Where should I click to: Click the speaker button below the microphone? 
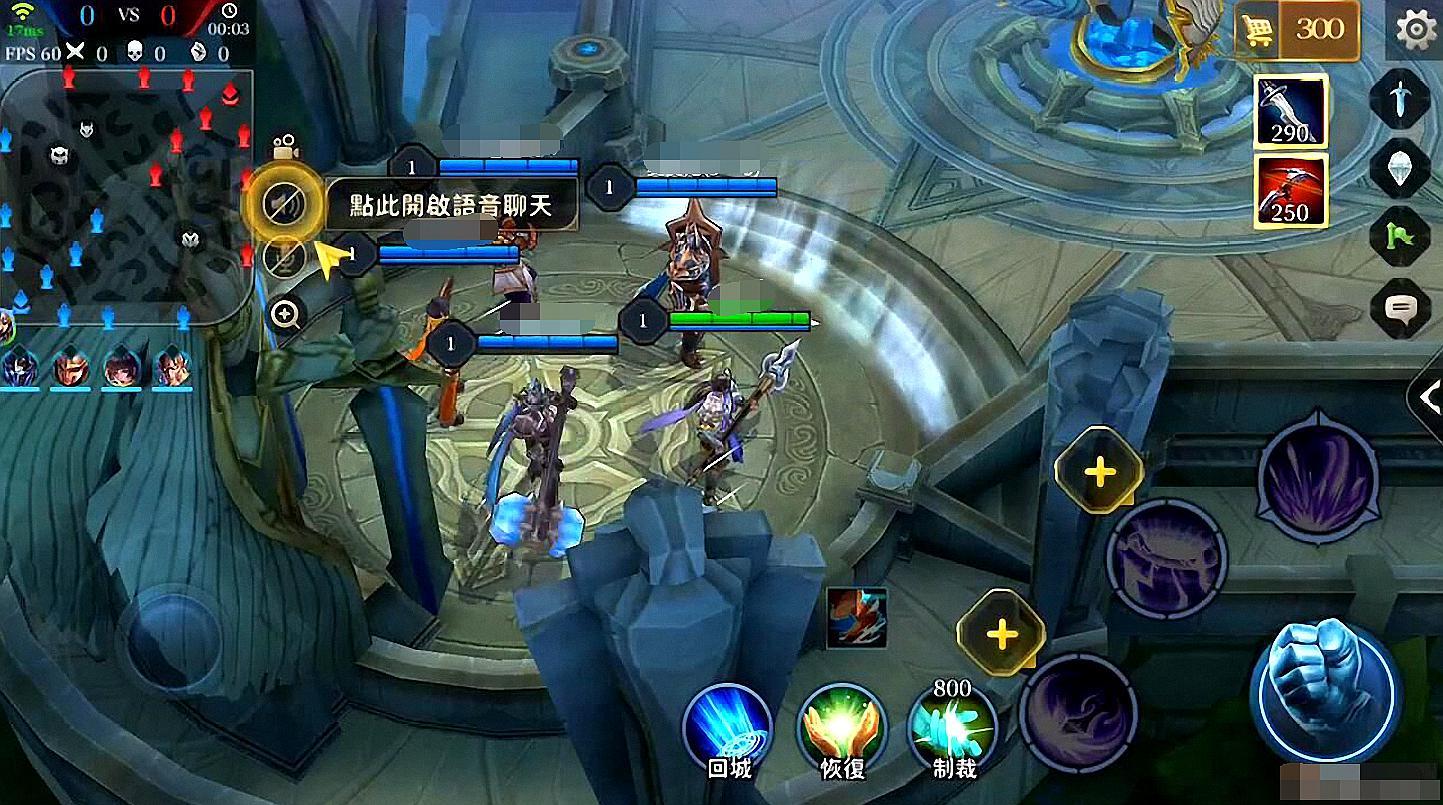[x=283, y=257]
